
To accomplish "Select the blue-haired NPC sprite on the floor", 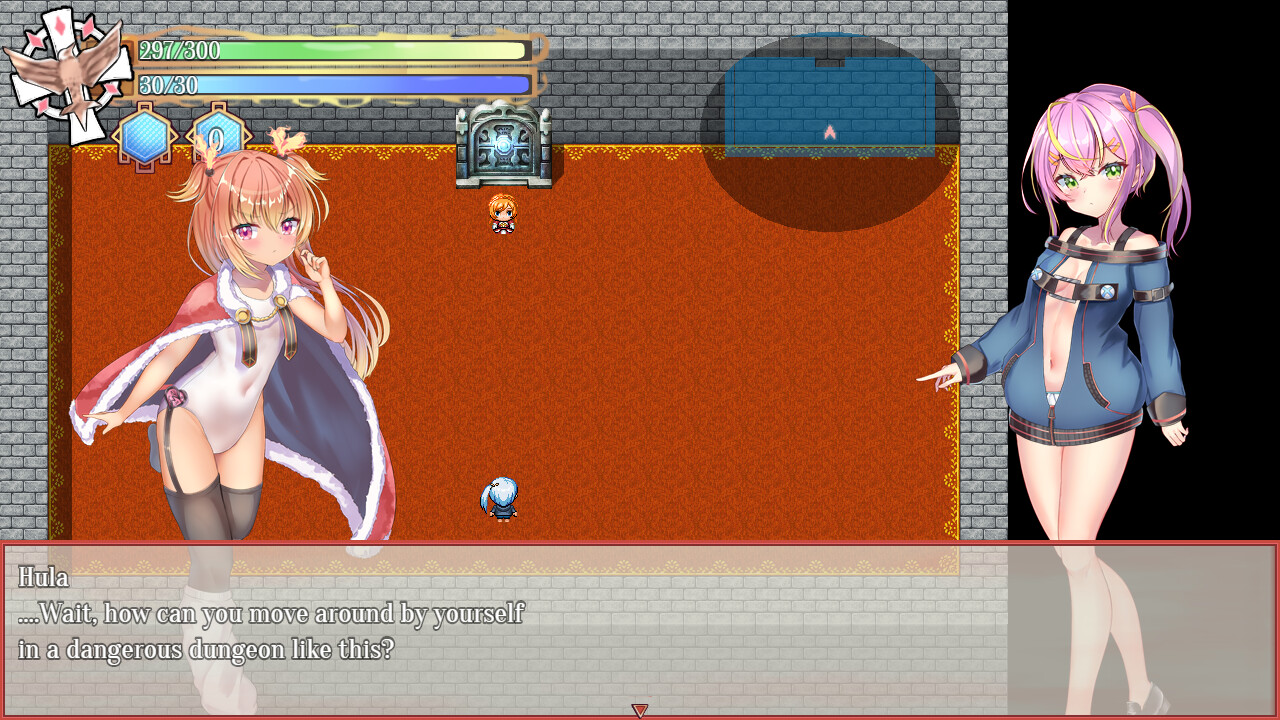I will 500,497.
